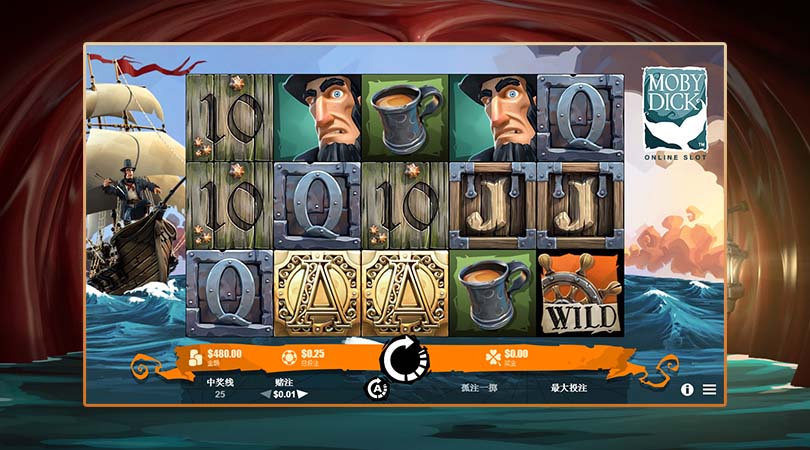Open the hamburger menu
Image resolution: width=810 pixels, height=450 pixels.
coord(709,390)
